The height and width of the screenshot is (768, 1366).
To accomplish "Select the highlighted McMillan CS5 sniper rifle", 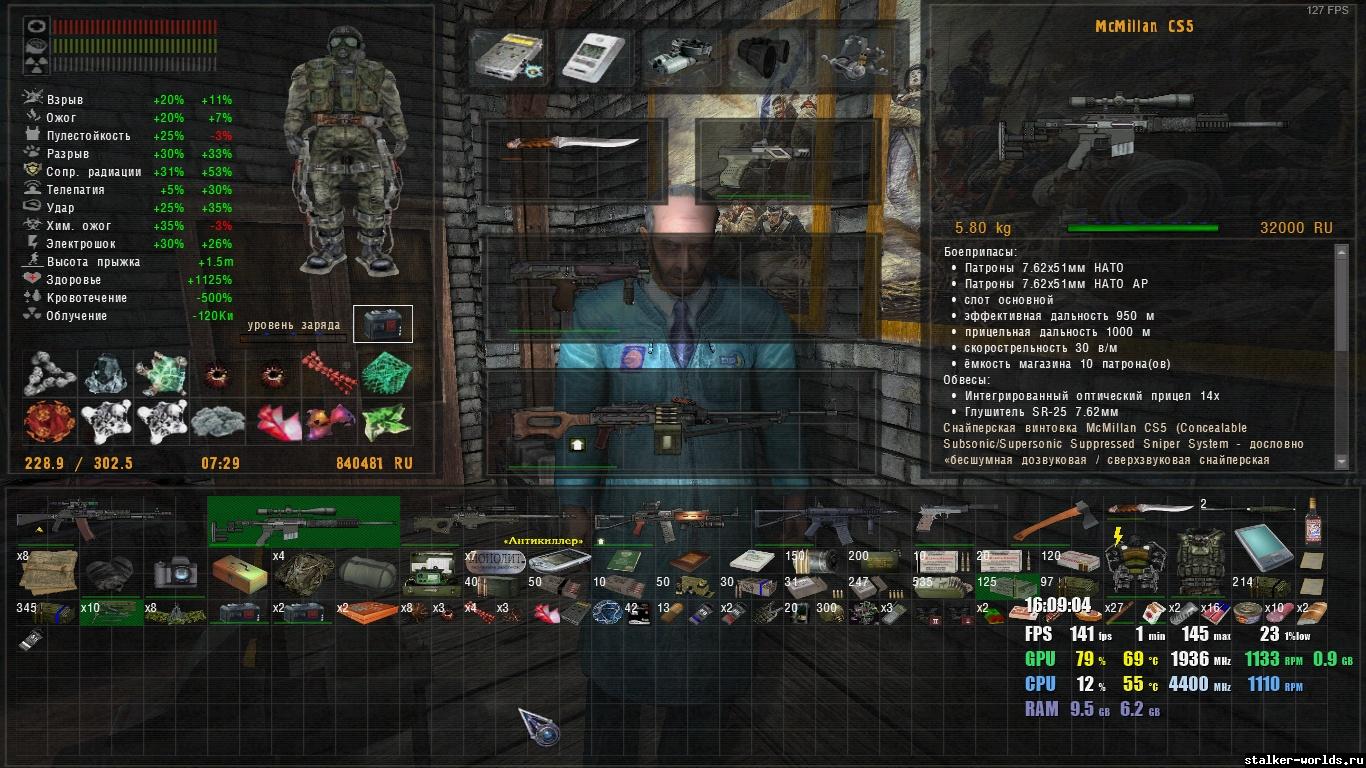I will (x=303, y=520).
